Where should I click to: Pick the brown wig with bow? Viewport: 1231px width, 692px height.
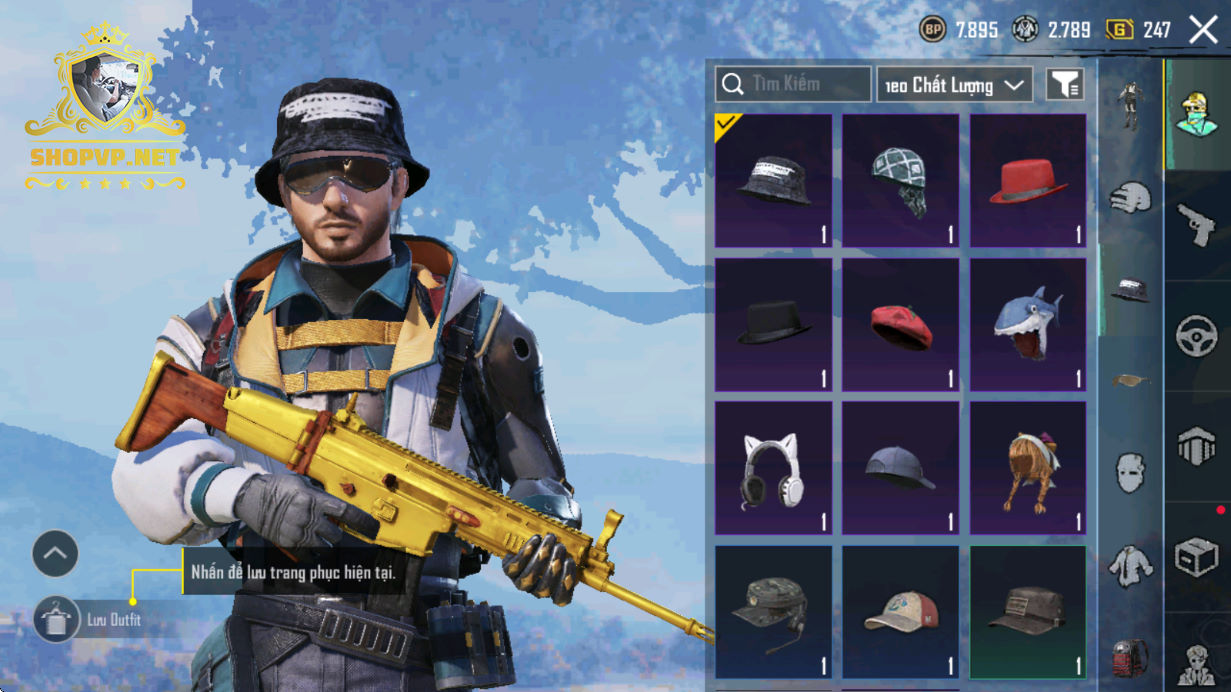tap(1028, 468)
